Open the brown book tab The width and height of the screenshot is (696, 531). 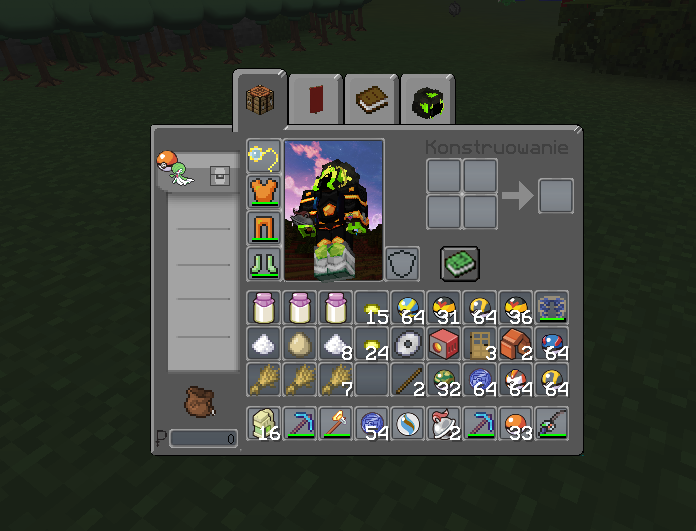[372, 100]
